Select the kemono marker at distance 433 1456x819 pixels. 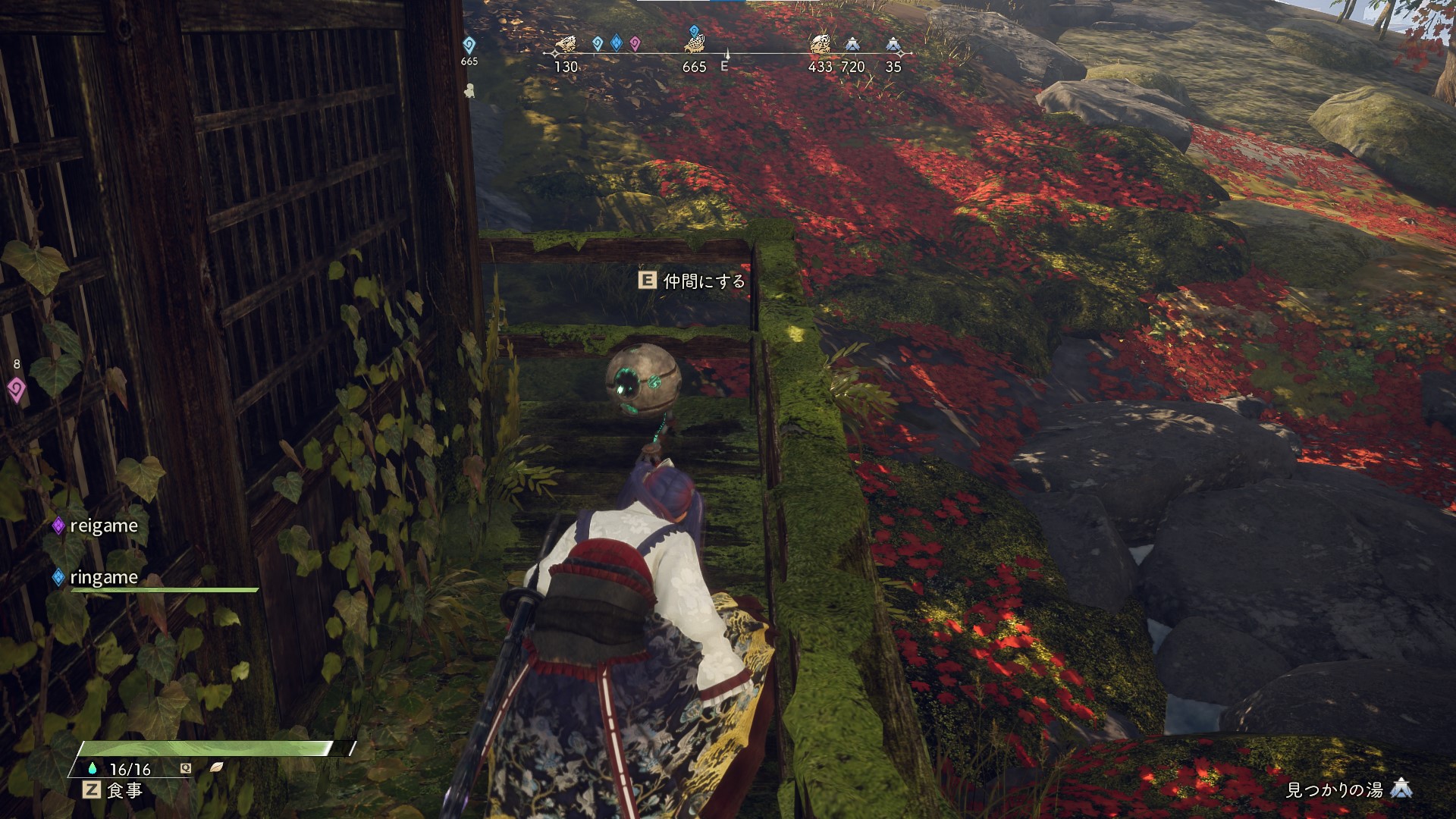819,44
